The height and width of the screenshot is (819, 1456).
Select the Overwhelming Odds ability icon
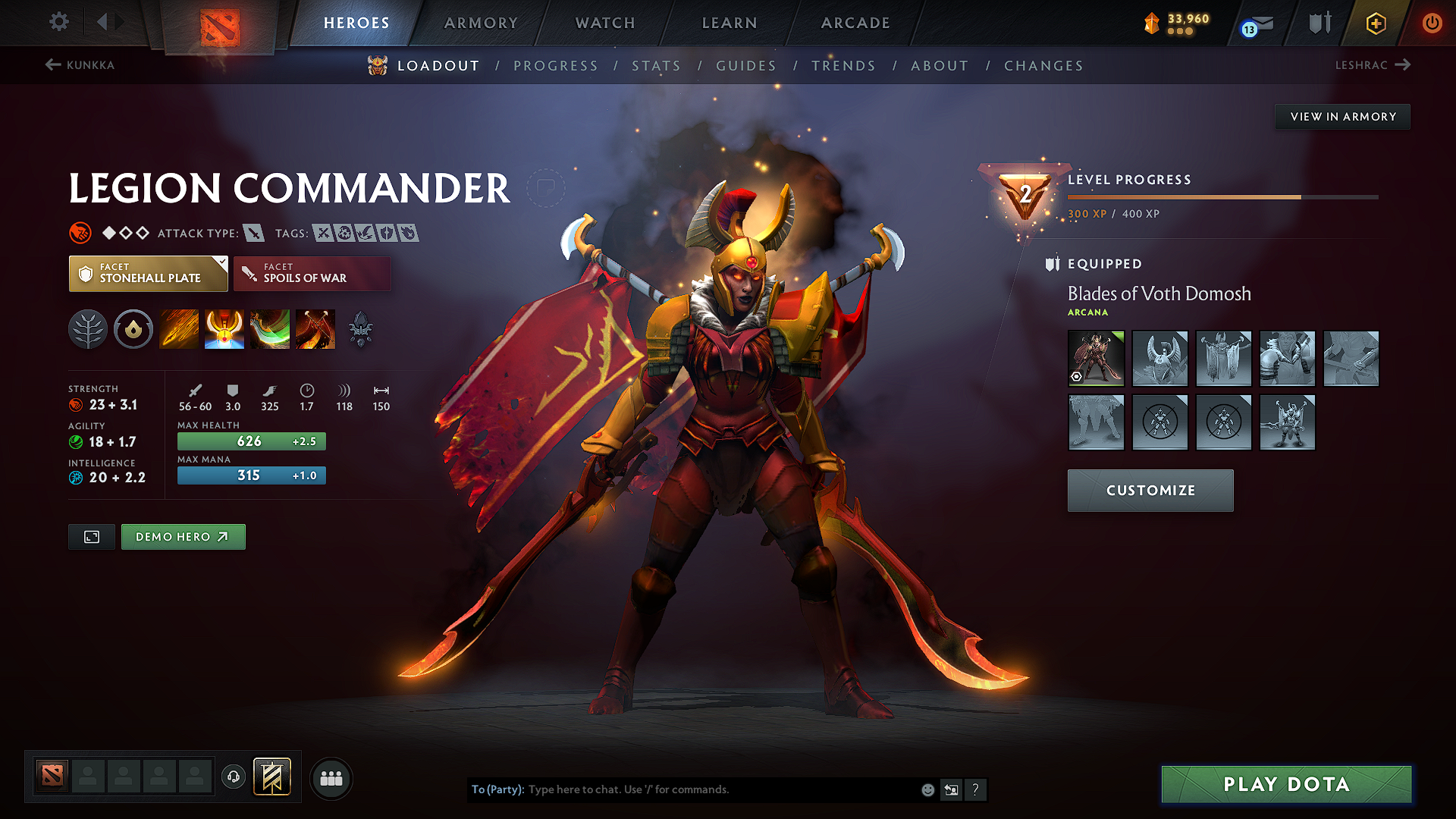tap(178, 328)
